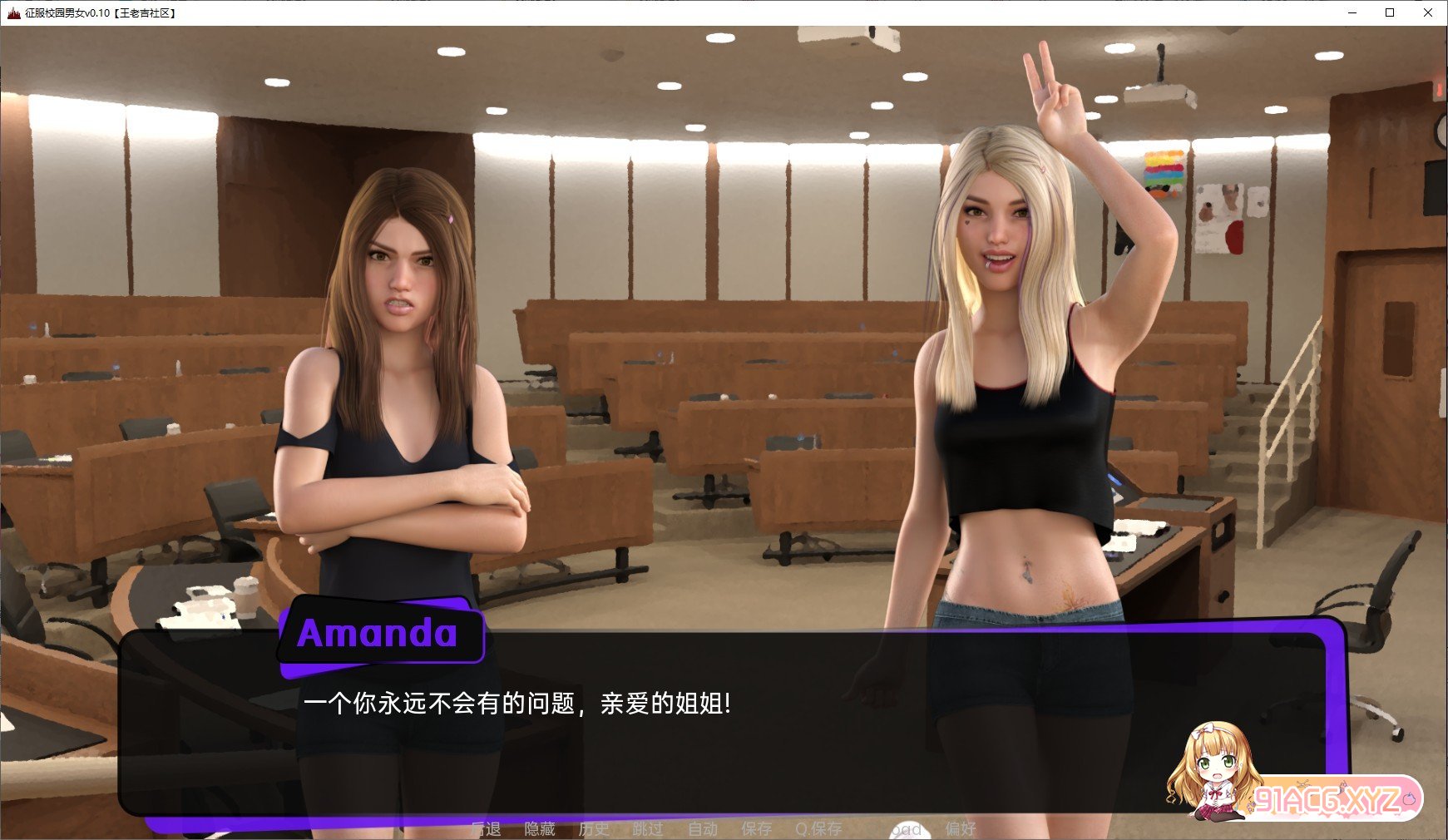
Task: Hide the dialogue box with 隐藏
Action: click(x=540, y=829)
